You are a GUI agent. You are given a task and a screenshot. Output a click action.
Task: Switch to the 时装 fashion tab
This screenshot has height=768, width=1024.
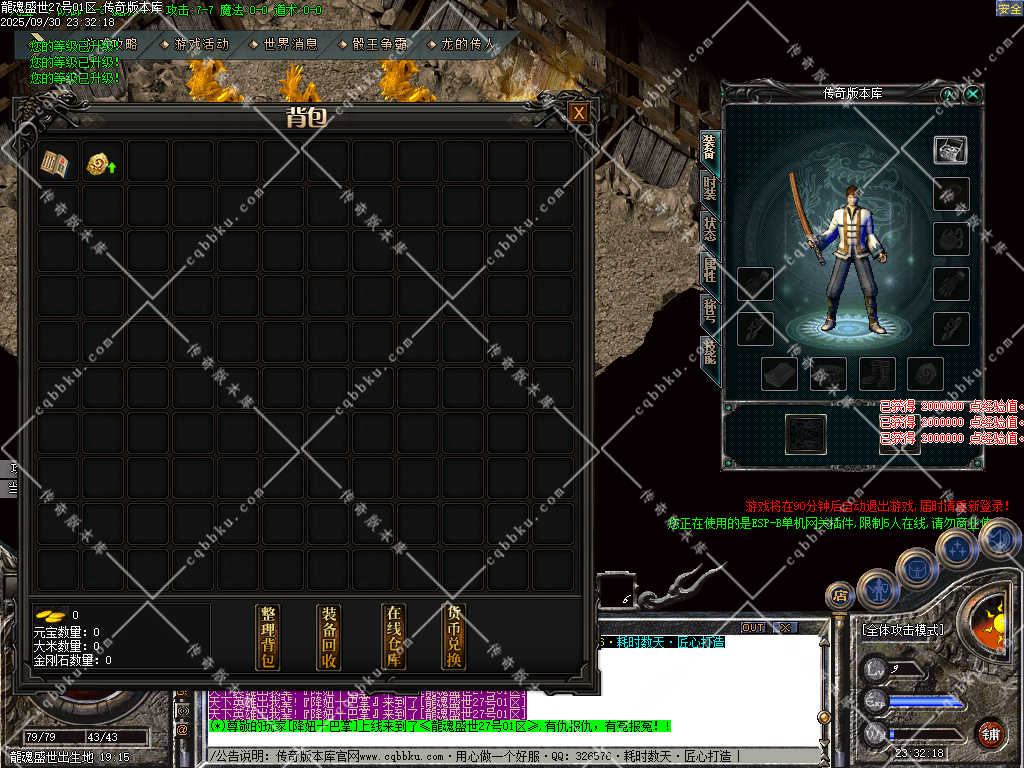[x=710, y=187]
